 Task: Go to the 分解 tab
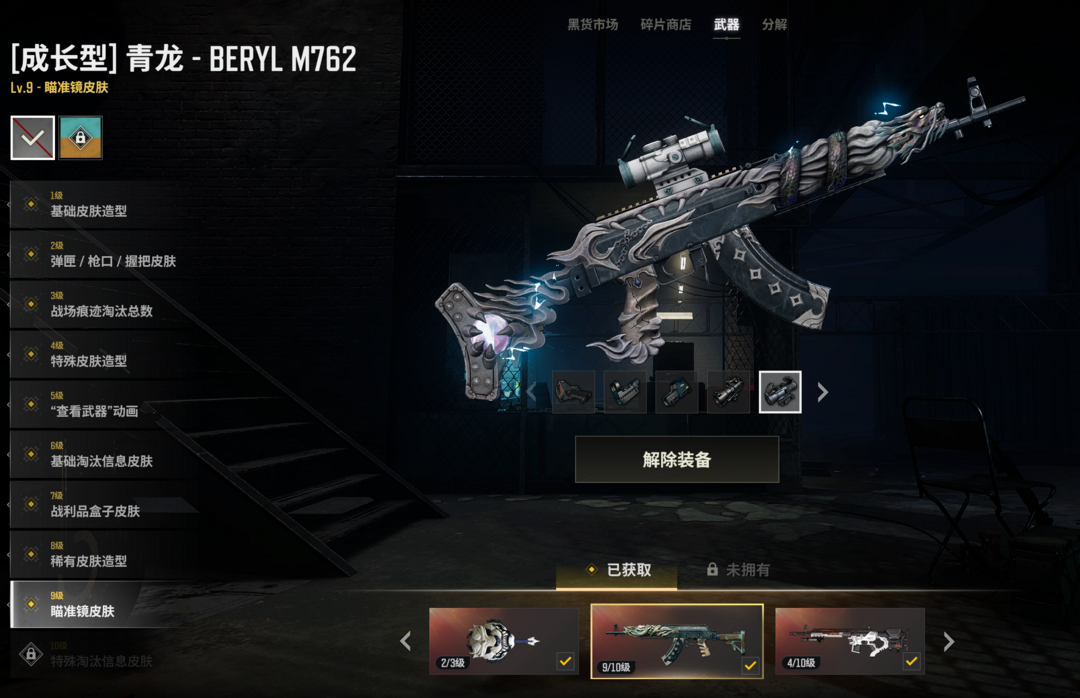[774, 25]
